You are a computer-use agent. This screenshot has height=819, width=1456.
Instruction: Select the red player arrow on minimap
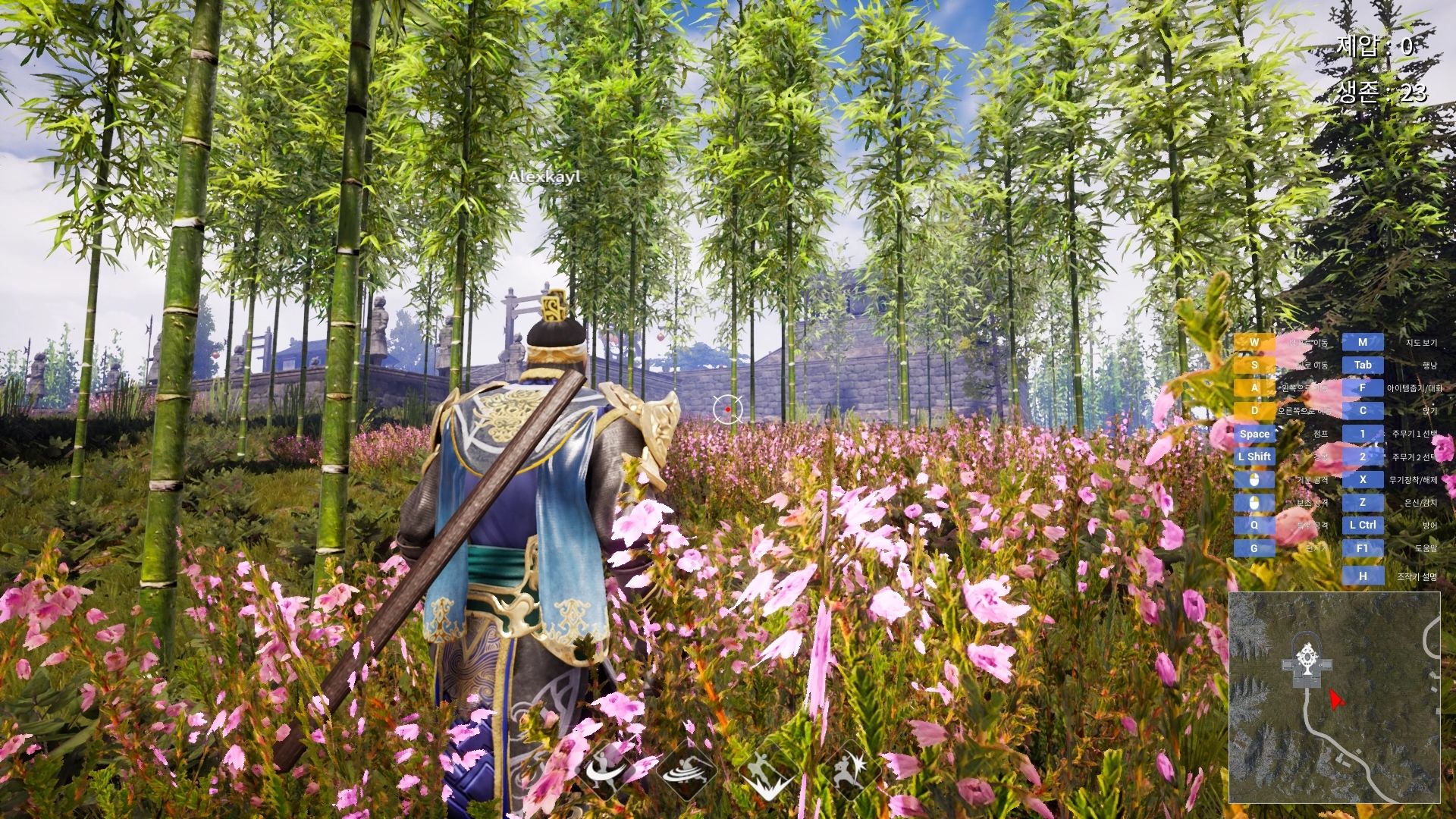point(1336,700)
